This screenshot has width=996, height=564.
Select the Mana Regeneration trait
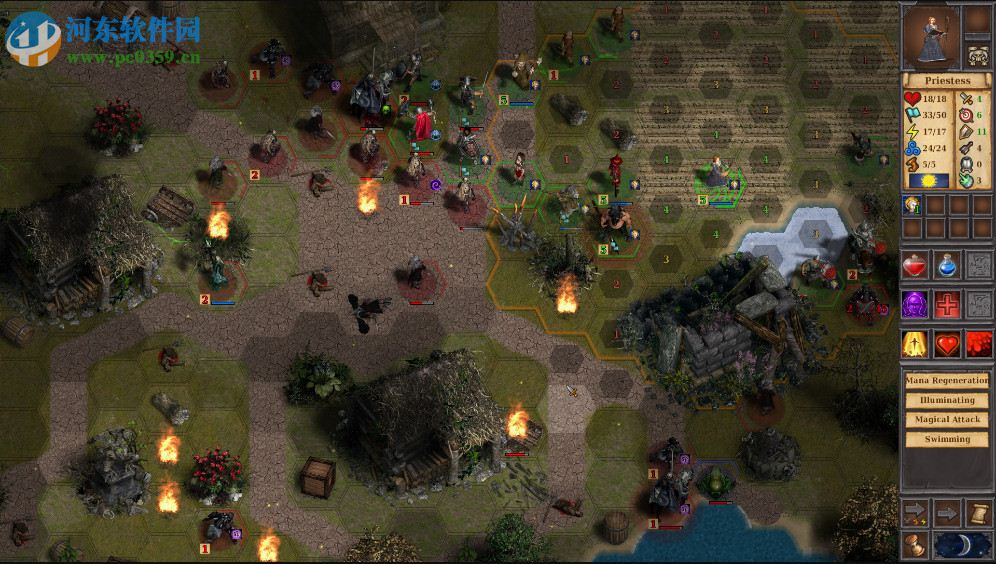click(946, 381)
